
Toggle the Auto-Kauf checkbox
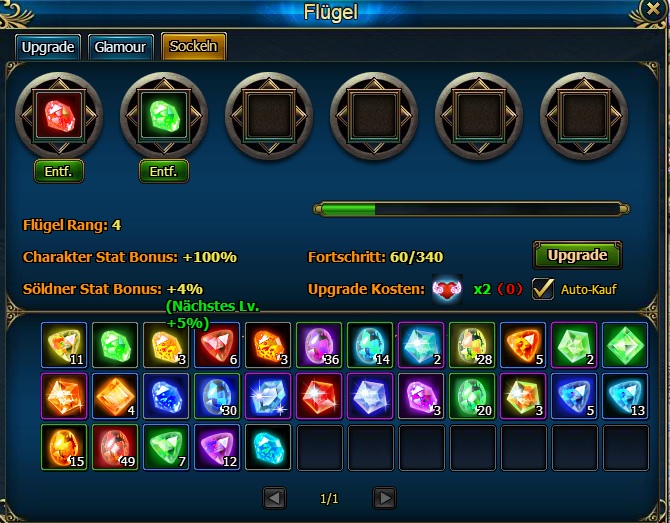(x=543, y=288)
